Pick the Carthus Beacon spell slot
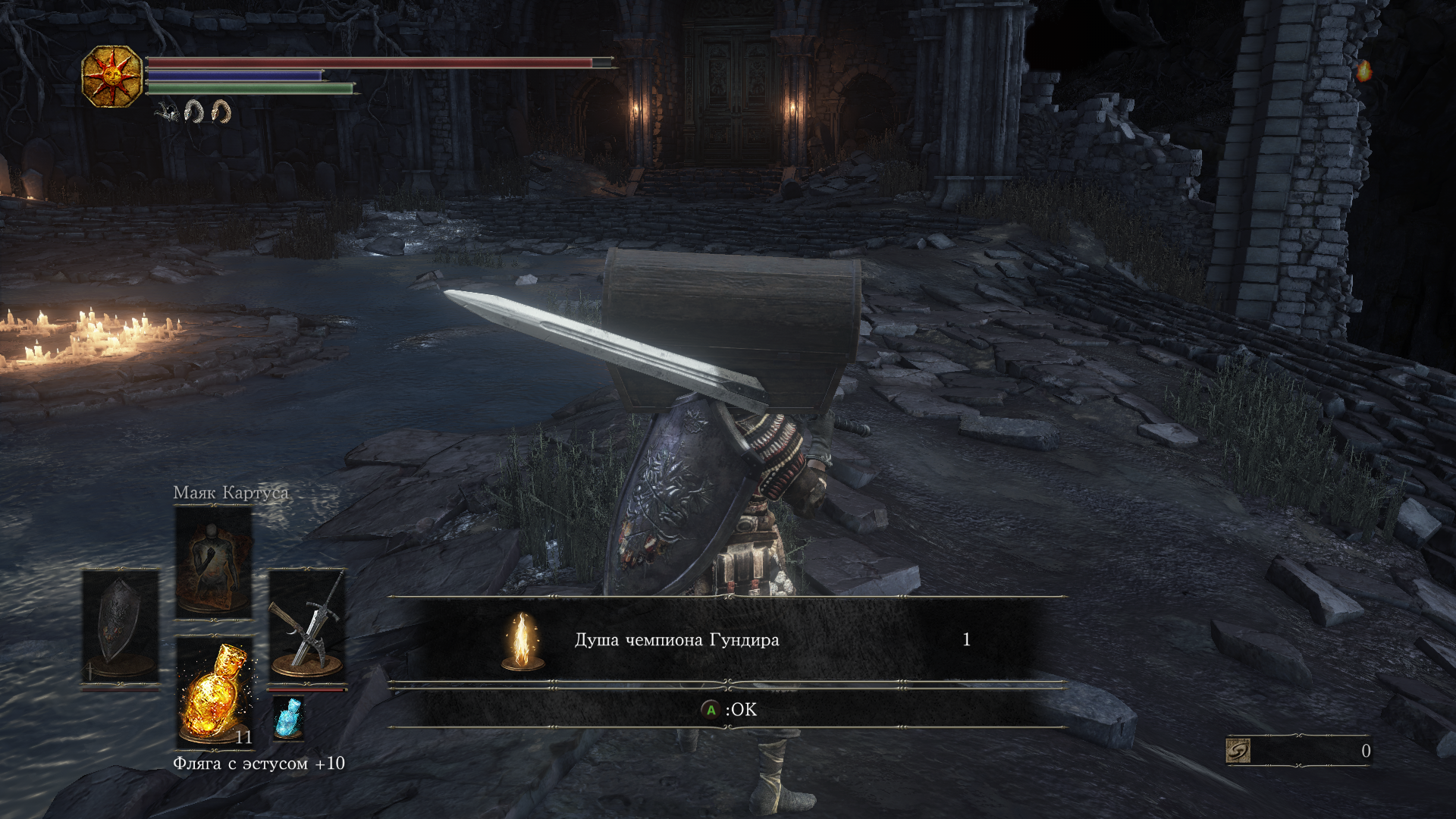Image resolution: width=1456 pixels, height=819 pixels. click(x=214, y=562)
